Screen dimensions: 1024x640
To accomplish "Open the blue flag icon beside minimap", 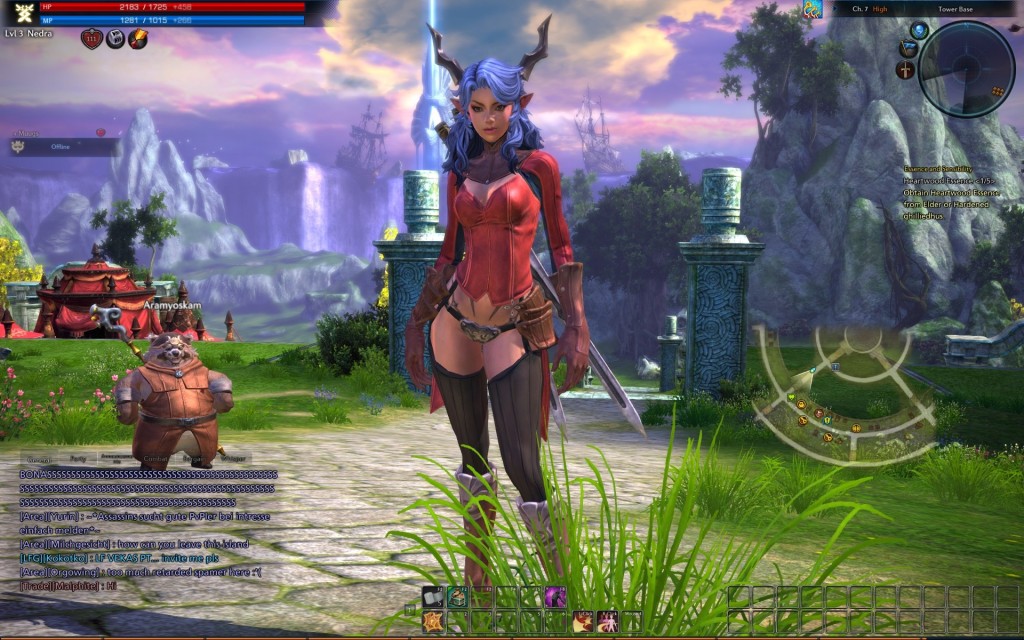I will [908, 49].
